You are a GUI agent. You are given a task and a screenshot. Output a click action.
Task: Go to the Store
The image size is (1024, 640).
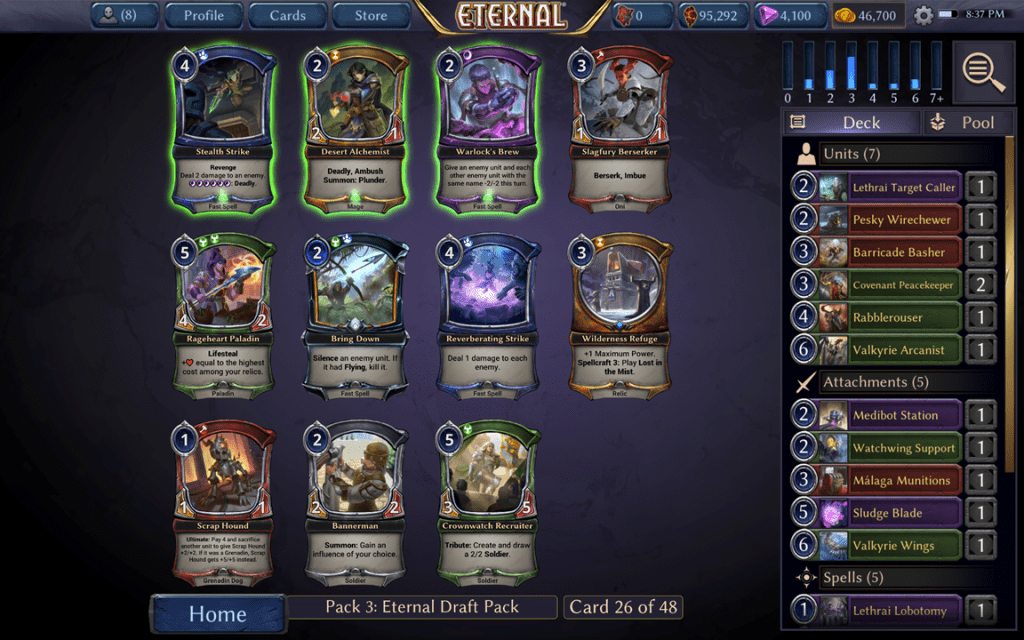click(x=371, y=15)
